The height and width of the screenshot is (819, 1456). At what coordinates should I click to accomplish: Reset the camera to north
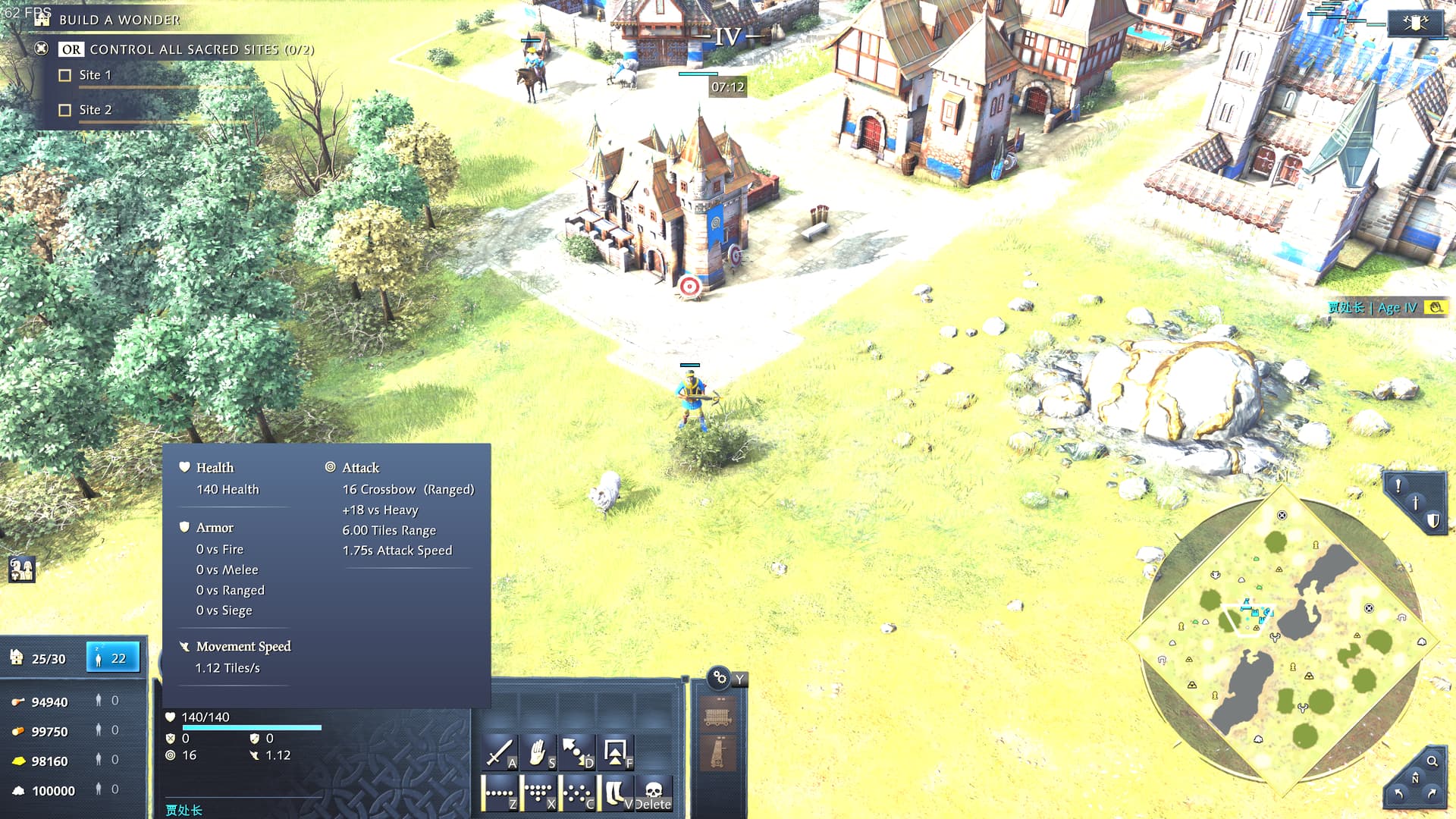click(1414, 779)
